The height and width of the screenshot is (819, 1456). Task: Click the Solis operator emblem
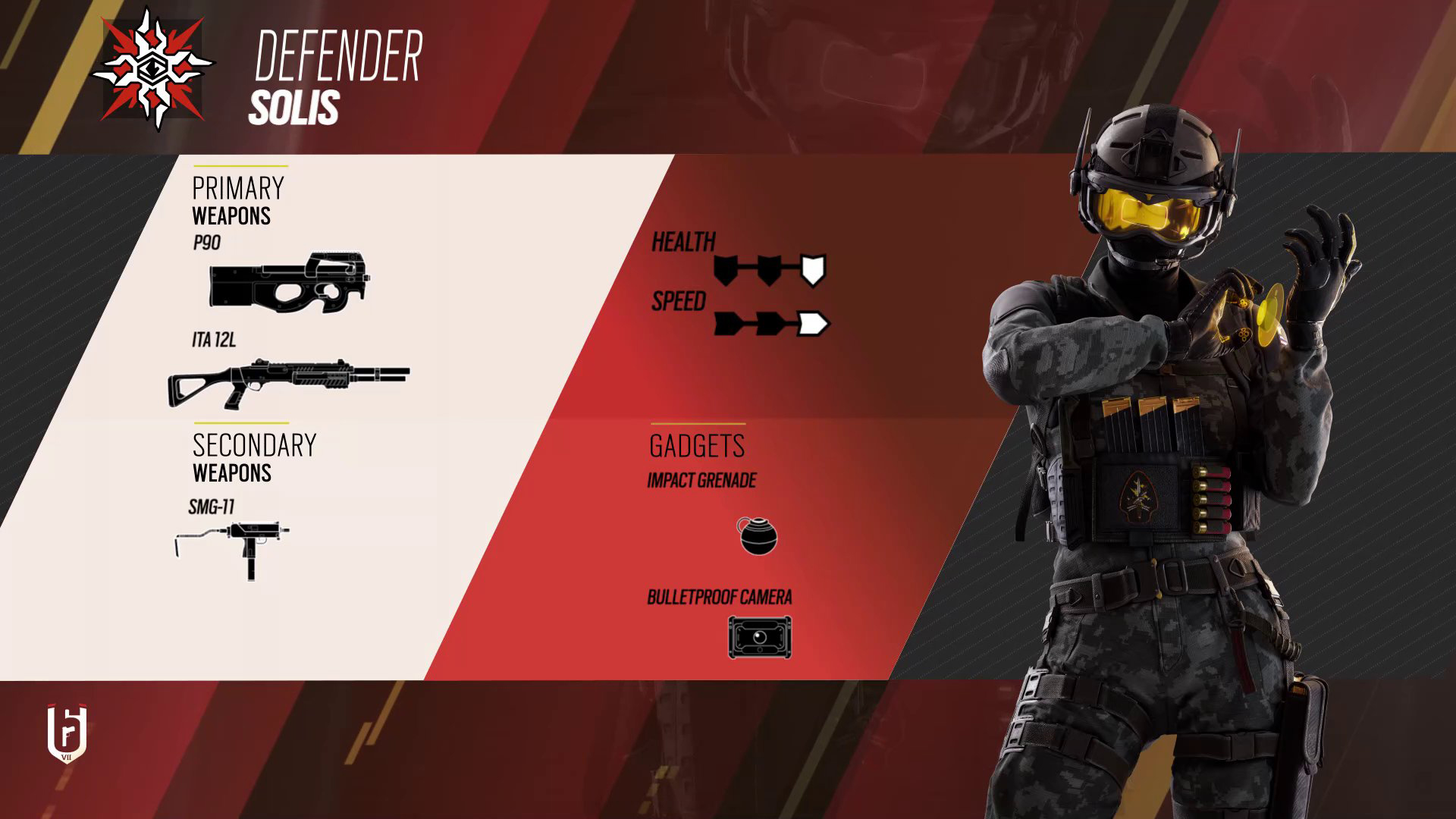[154, 70]
